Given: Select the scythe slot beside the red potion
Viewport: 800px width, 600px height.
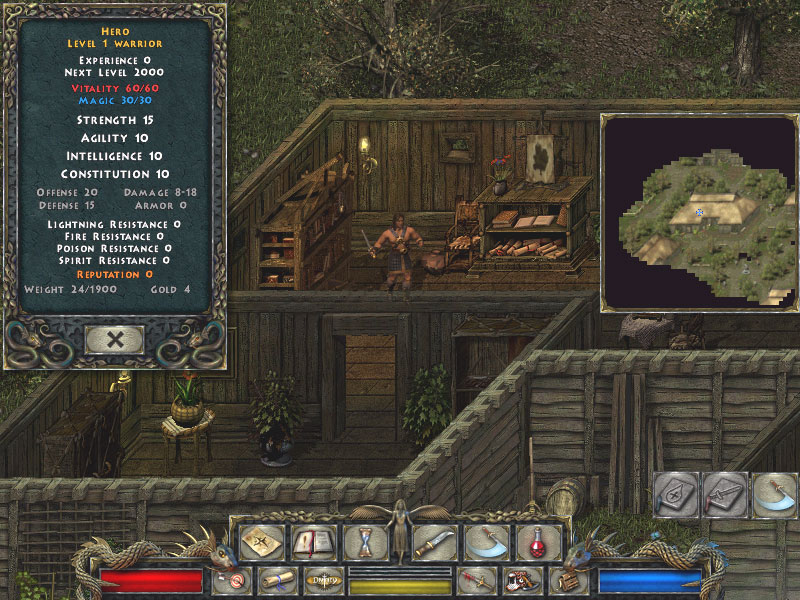Looking at the screenshot, I should [x=487, y=542].
